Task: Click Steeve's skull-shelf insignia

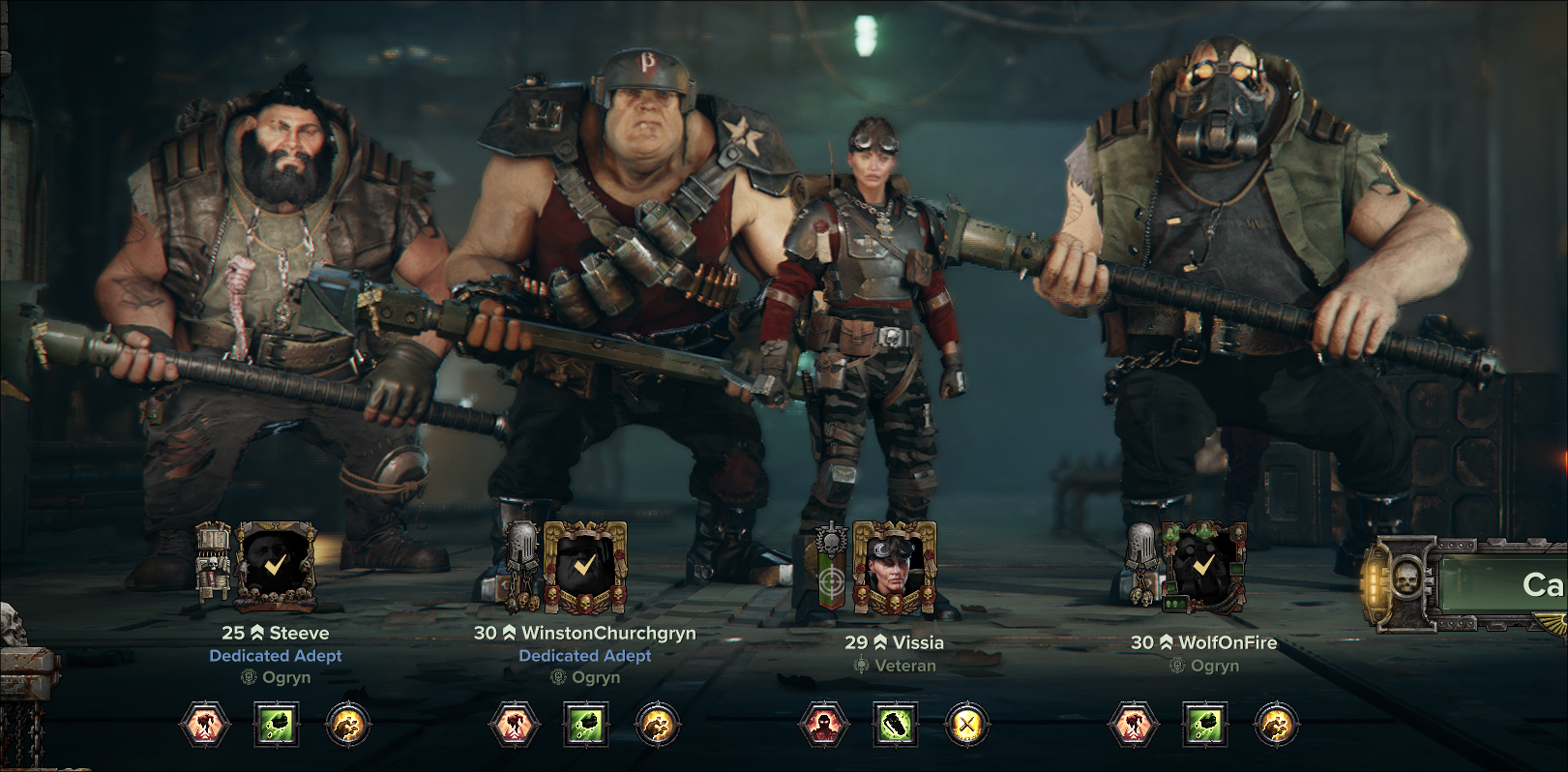Action: tap(213, 561)
